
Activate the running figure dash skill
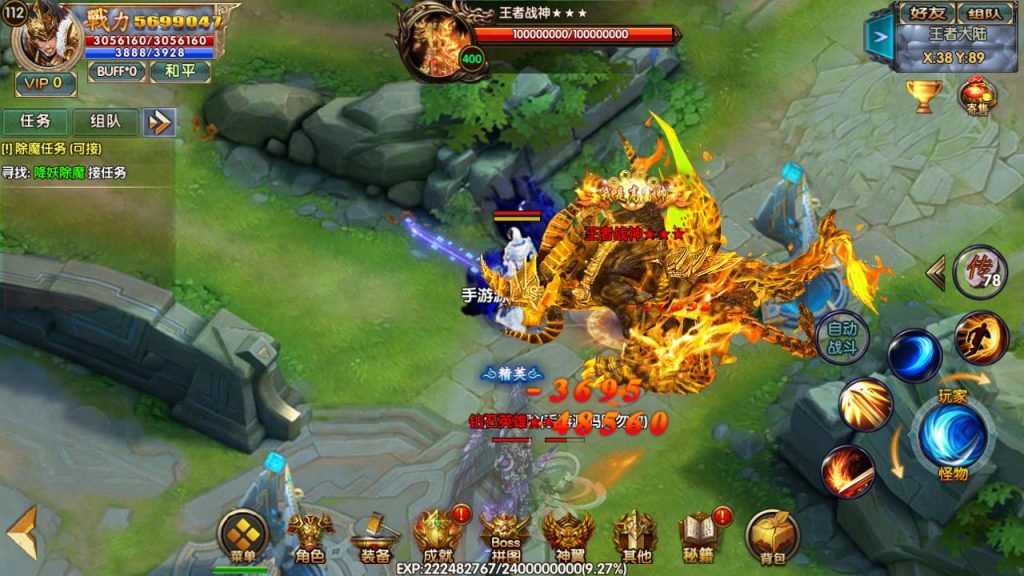[980, 337]
